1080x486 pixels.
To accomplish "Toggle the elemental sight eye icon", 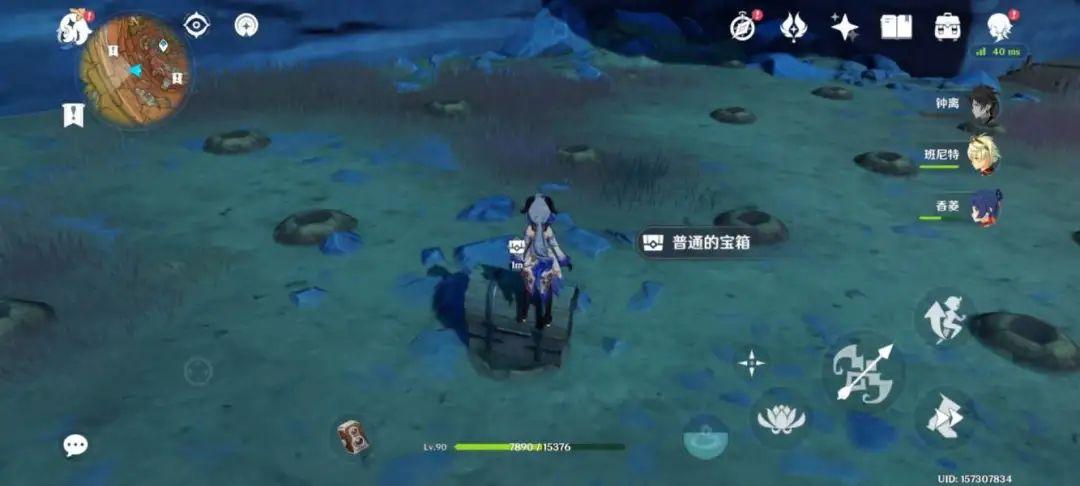I will [x=197, y=26].
